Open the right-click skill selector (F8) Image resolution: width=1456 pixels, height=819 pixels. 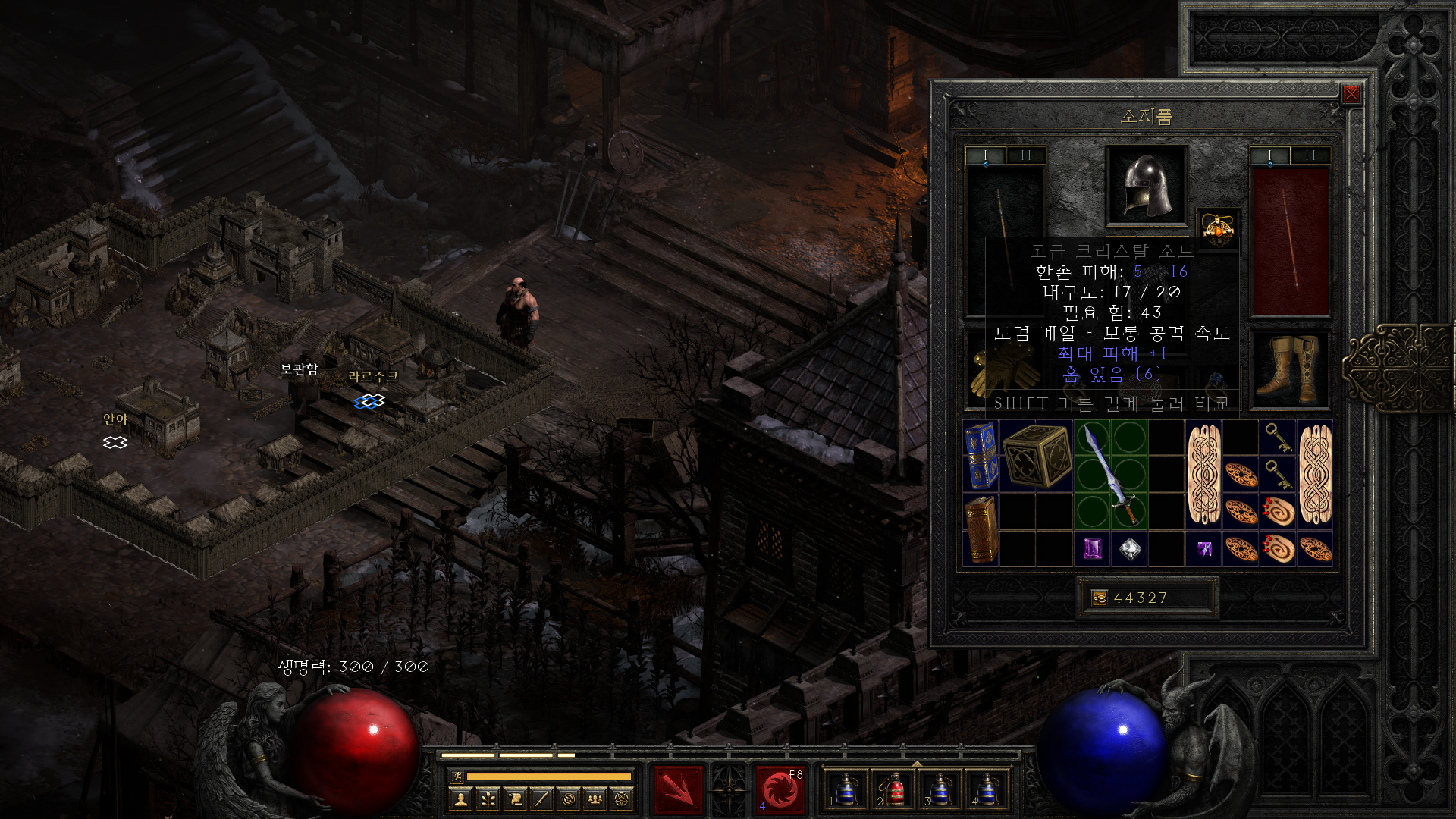click(780, 790)
